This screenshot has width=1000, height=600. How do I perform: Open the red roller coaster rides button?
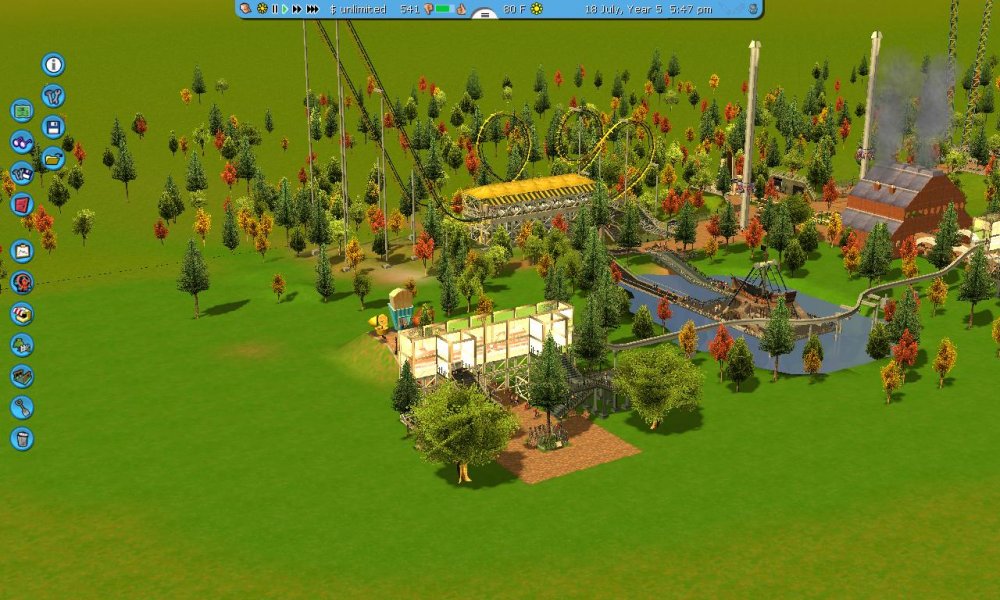[x=22, y=282]
